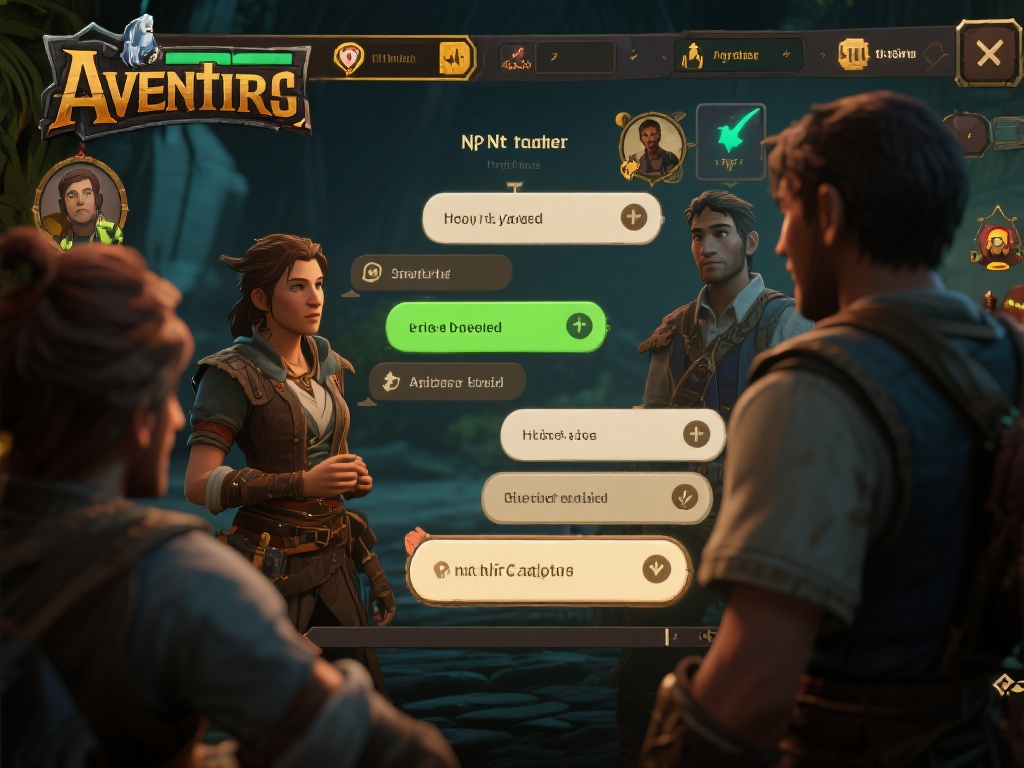Pick the dark chat chip with bird icon
This screenshot has width=1024, height=768.
[447, 382]
